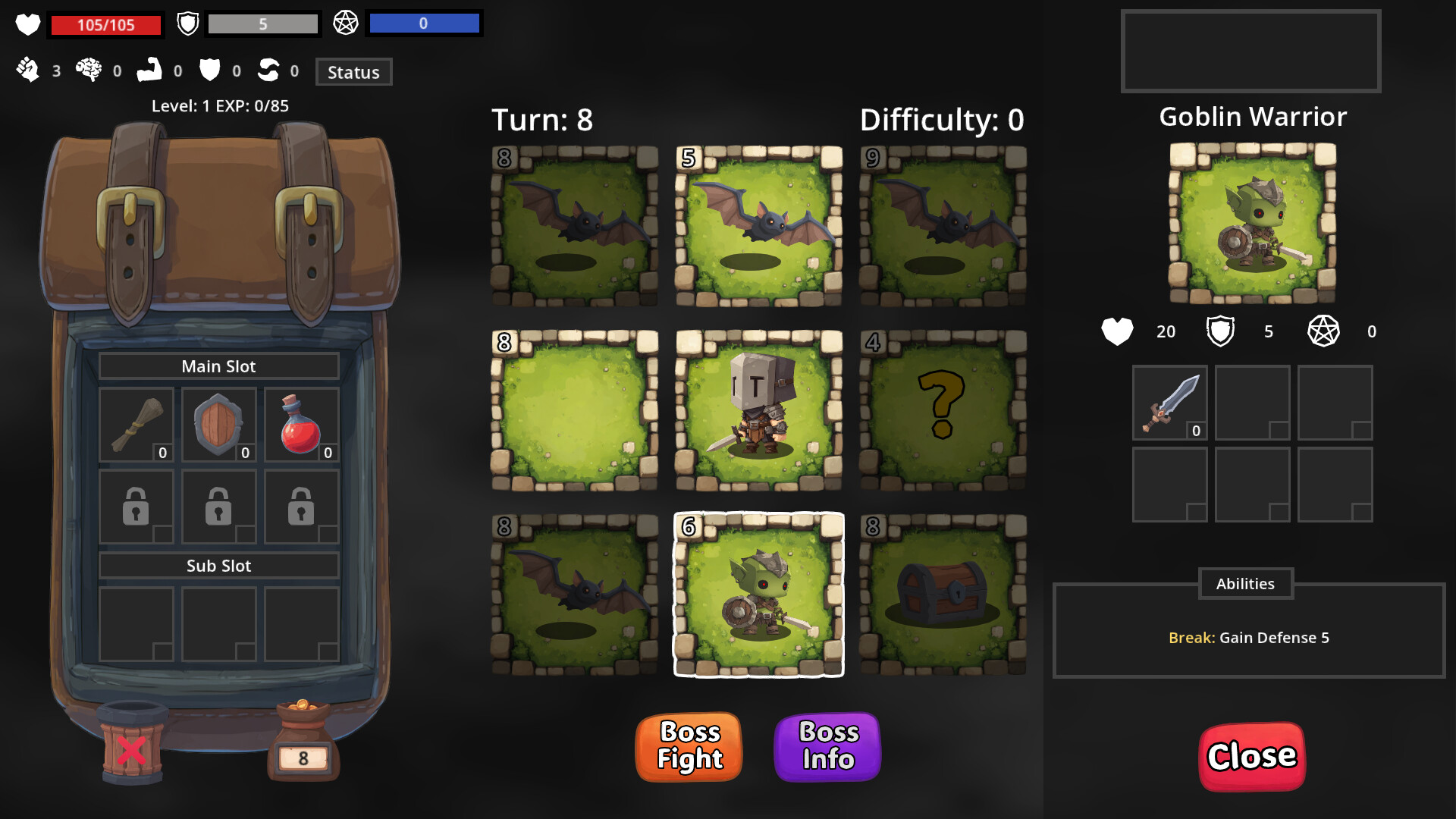Click the pentagram mana icon near enemy stats
Viewport: 1456px width, 819px height.
[1324, 331]
